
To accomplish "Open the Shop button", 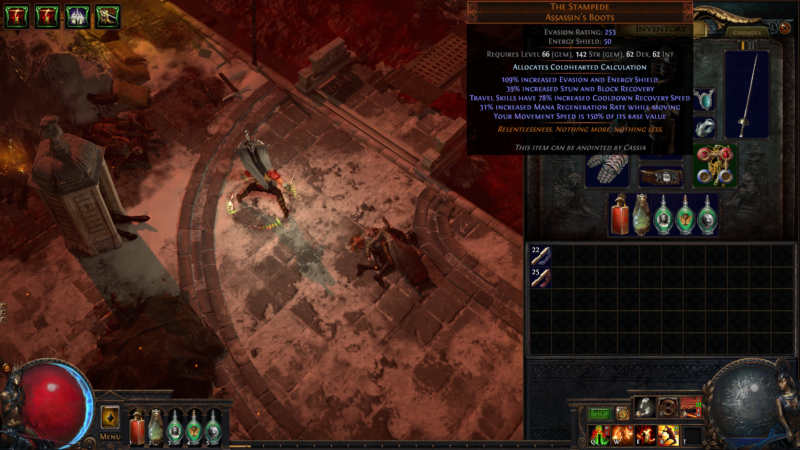I will pyautogui.click(x=599, y=413).
